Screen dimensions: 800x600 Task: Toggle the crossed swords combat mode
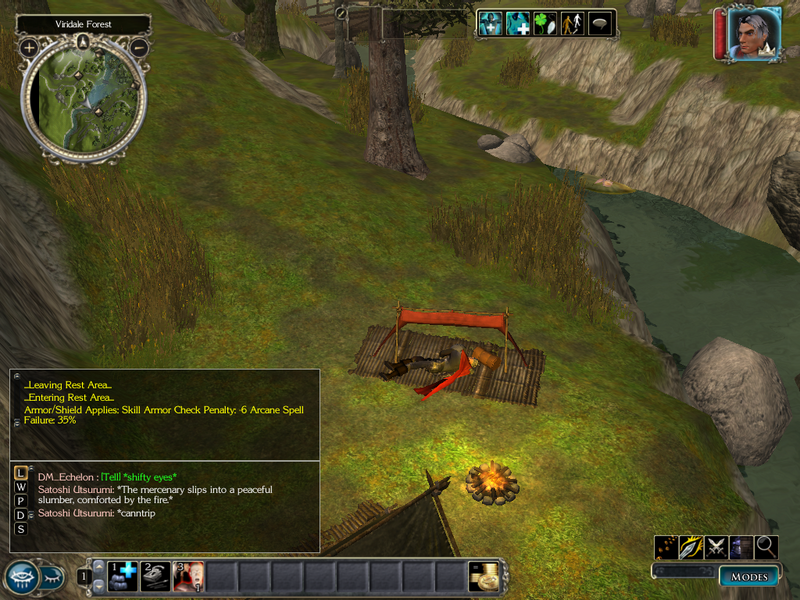pos(716,547)
